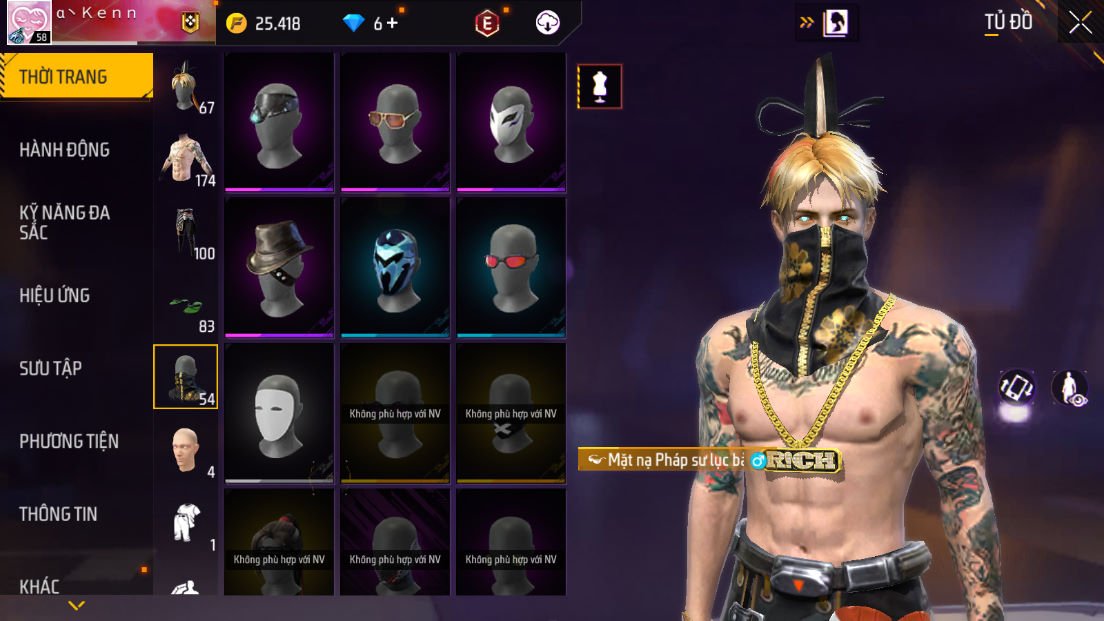Open the bald head subcategory with 4 items
Viewport: 1104px width, 621px height.
[x=186, y=450]
